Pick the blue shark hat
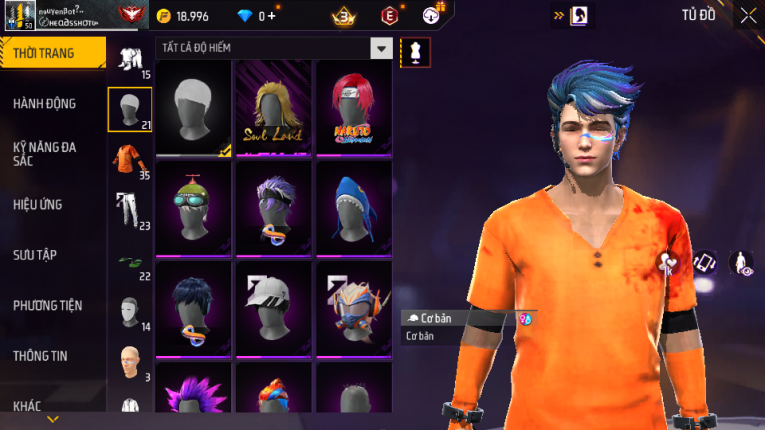Screen dimensions: 765x430 (353, 209)
